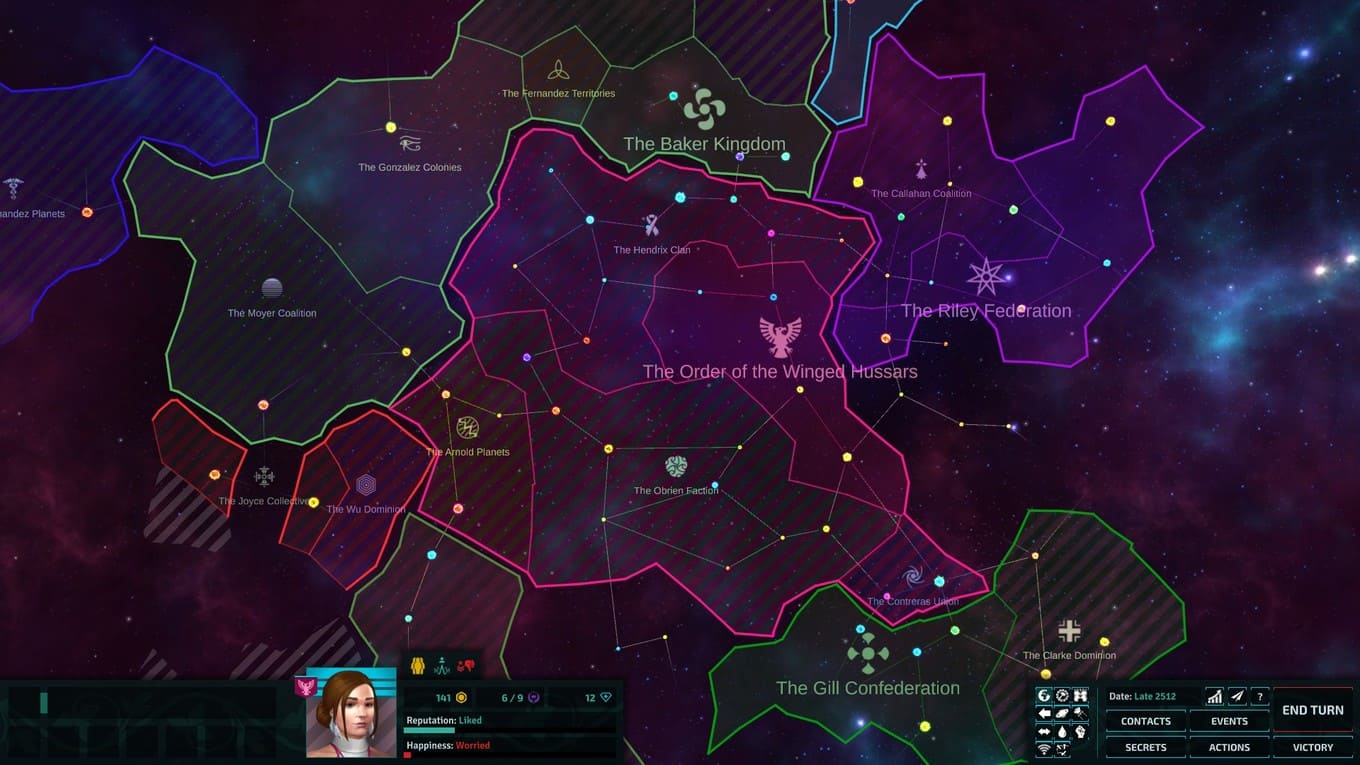Select the globe map mode icon
1360x765 pixels.
point(1044,696)
